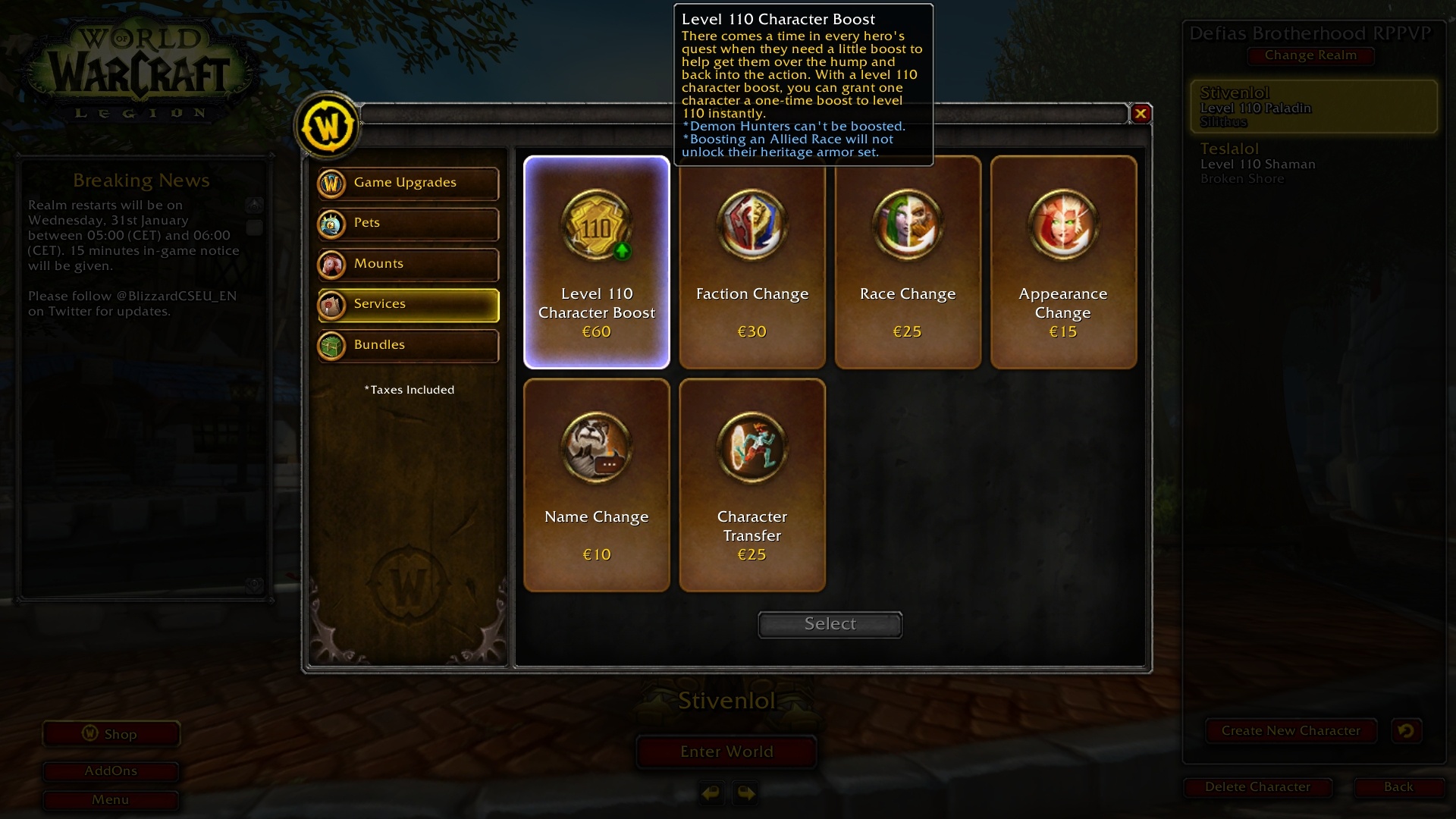Open the Bundles package icon

tap(332, 345)
